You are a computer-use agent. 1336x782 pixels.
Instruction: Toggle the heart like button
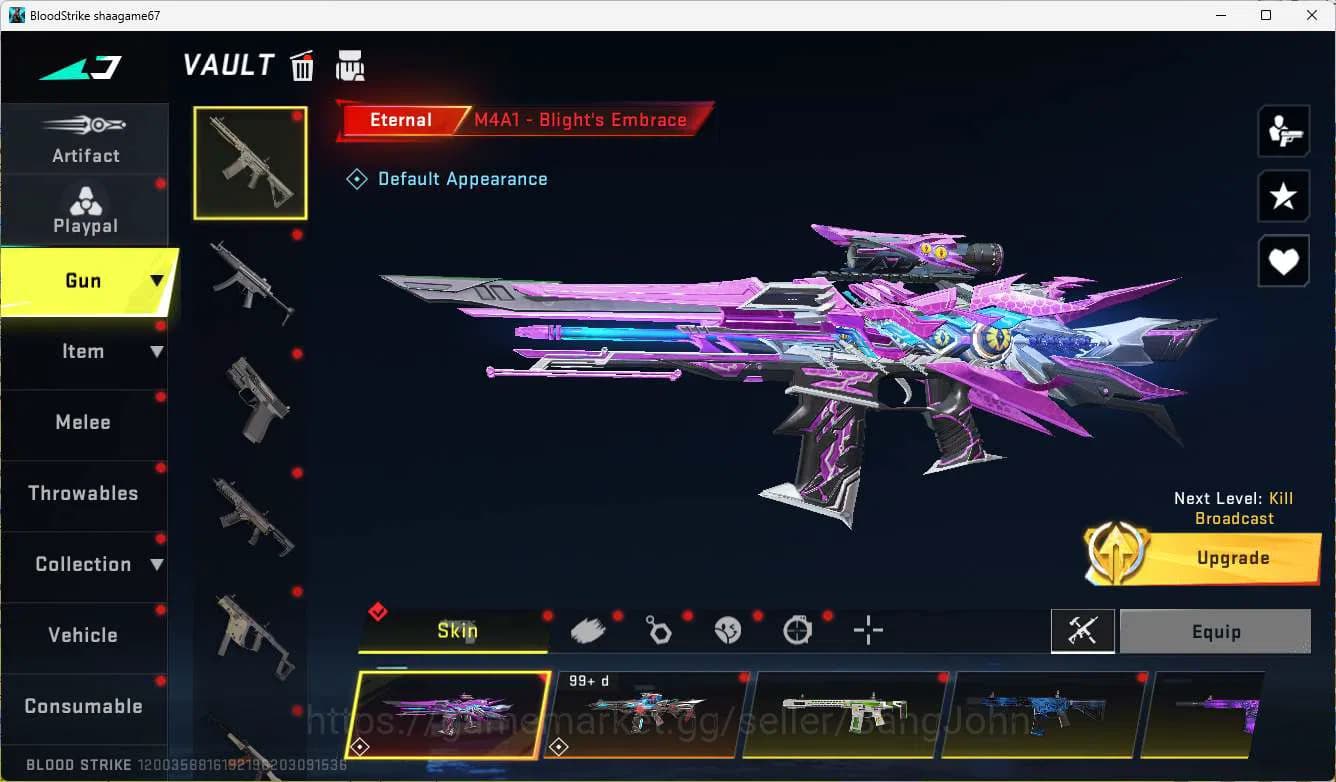click(1283, 261)
